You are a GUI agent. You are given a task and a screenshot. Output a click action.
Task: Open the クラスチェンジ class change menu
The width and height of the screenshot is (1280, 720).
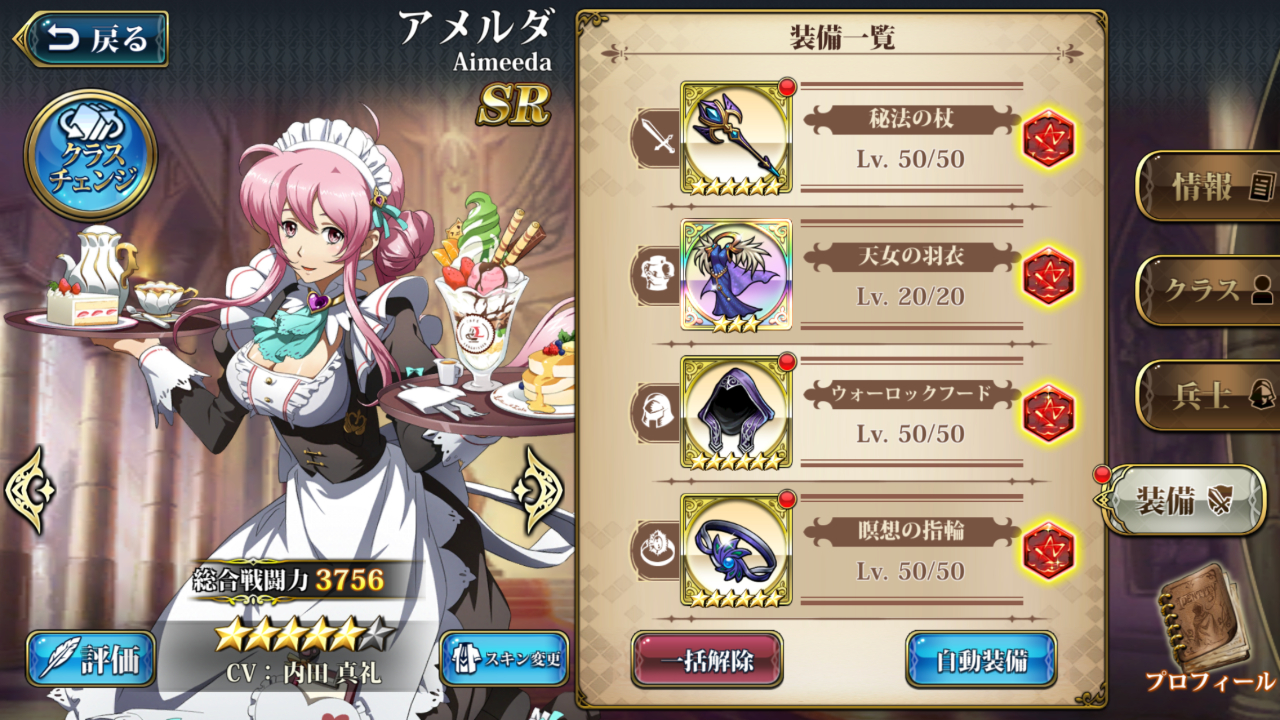tap(90, 155)
